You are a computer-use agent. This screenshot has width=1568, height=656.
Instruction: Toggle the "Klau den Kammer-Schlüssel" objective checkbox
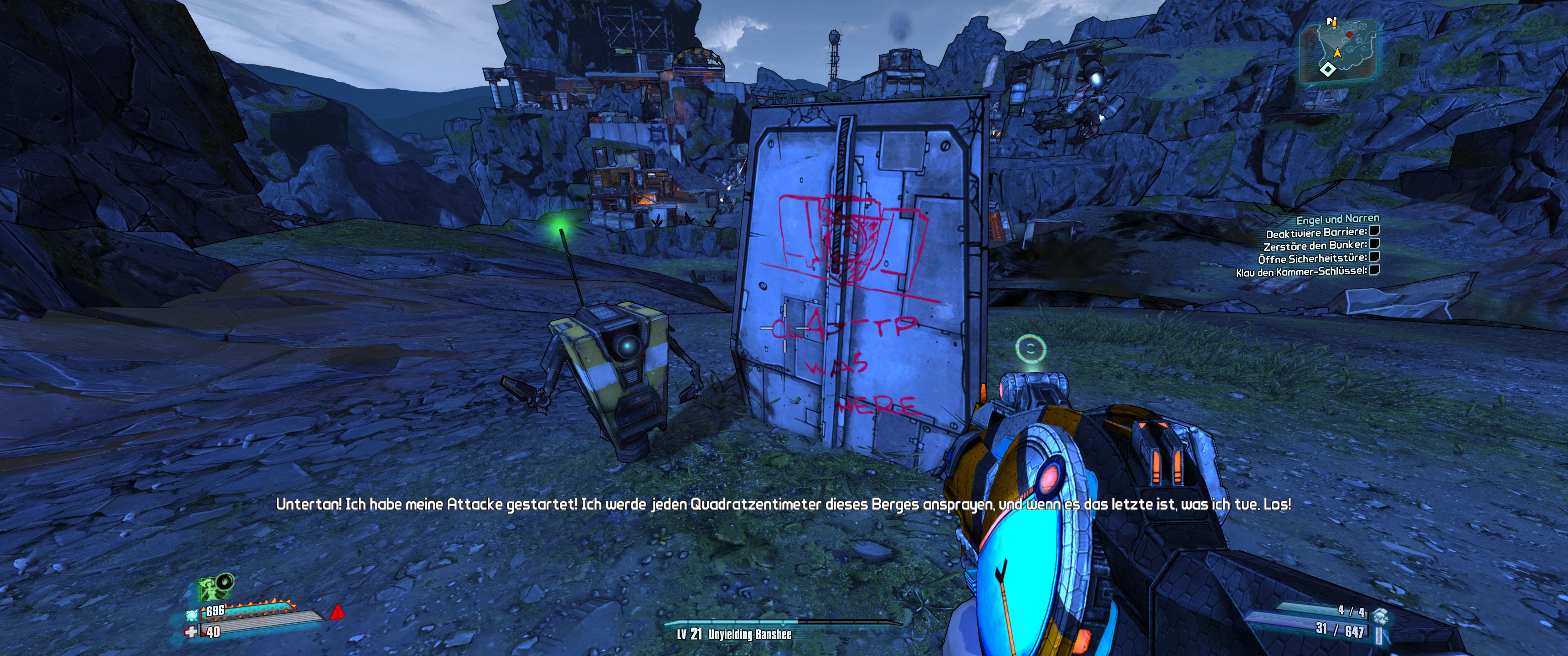coord(1374,270)
